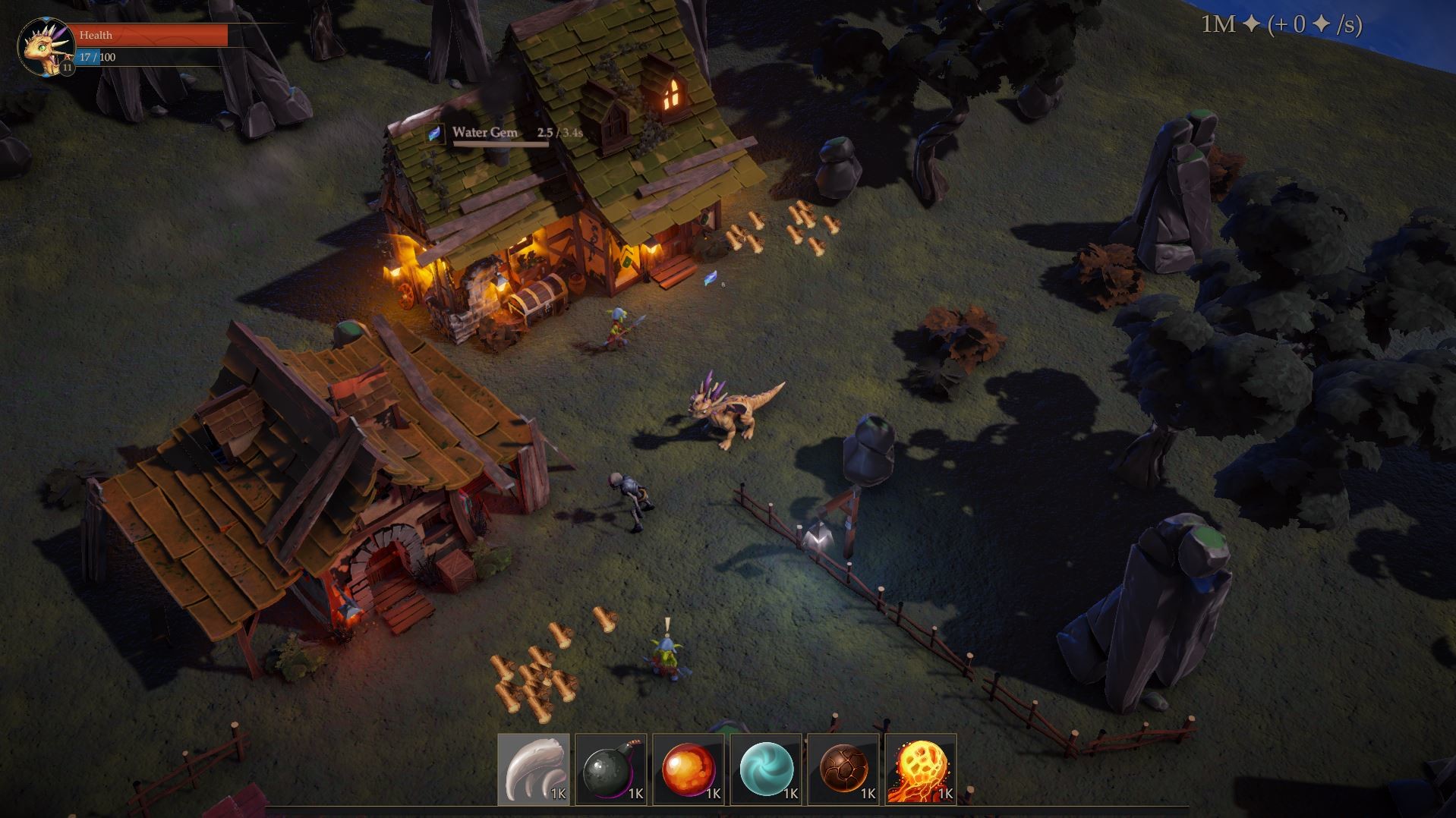The image size is (1456, 818).
Task: Click the sparkle currency icon at top right
Action: (x=1250, y=23)
